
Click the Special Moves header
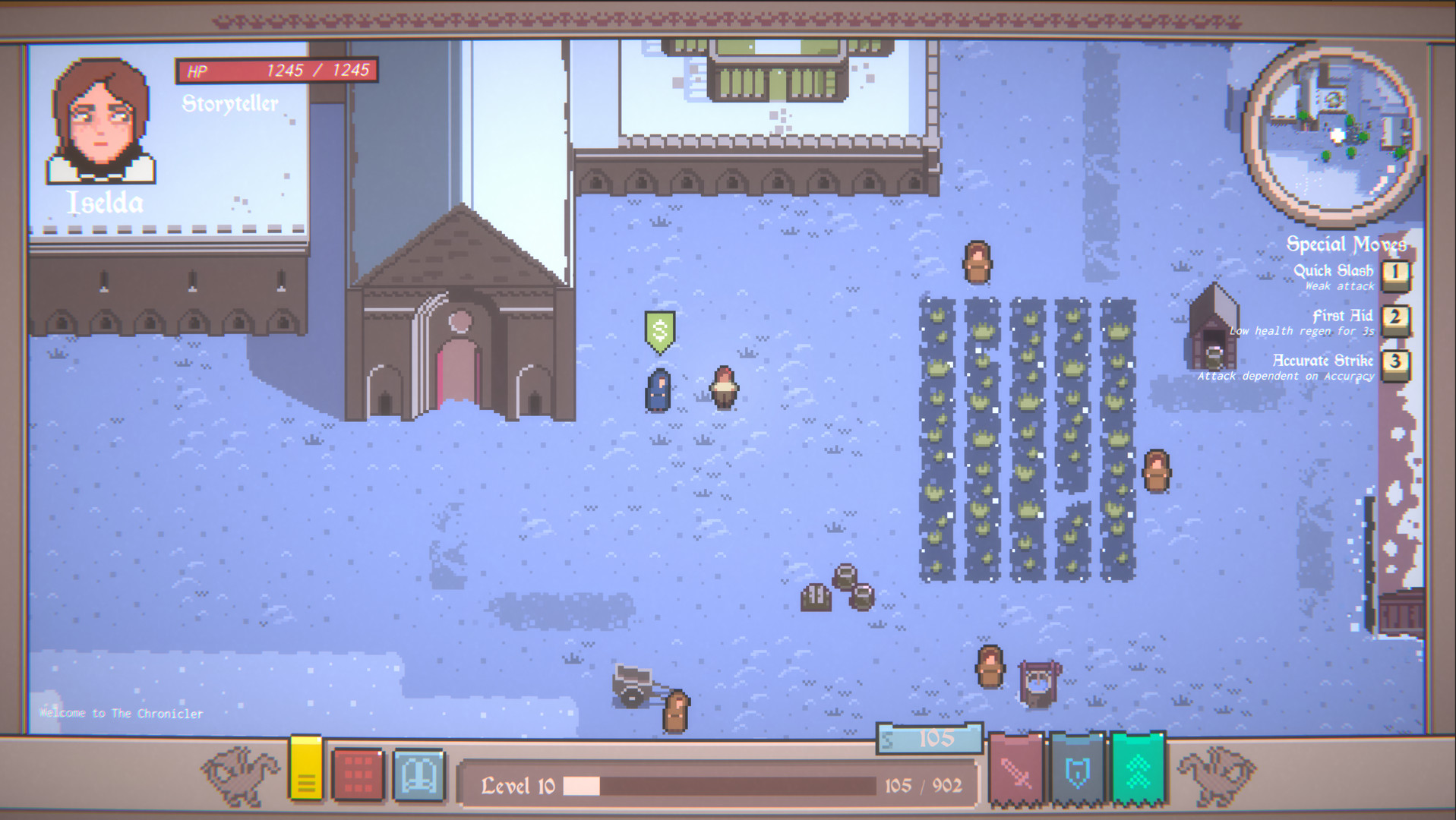coord(1347,244)
